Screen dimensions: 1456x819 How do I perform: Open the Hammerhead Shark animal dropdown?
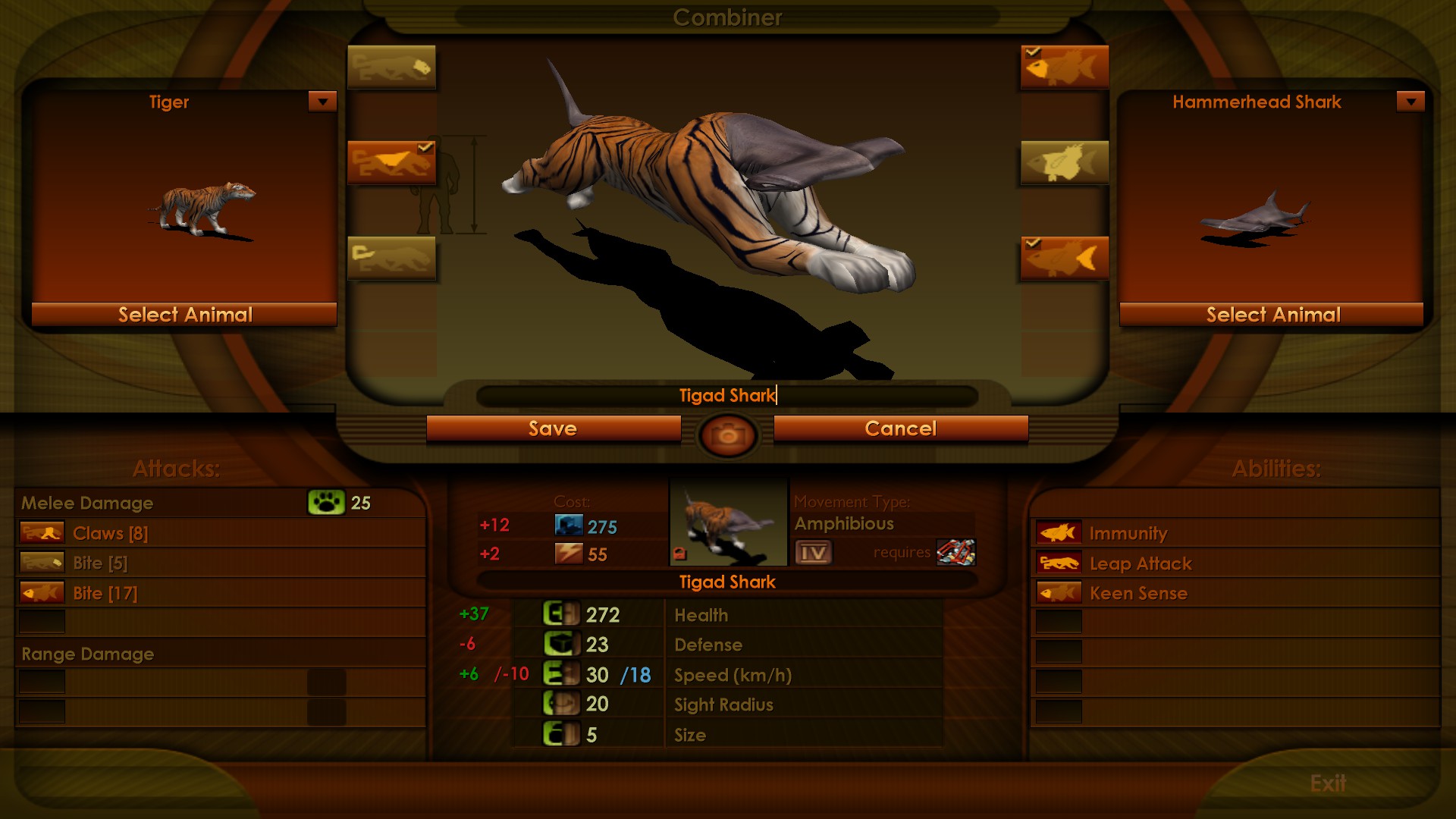point(1410,101)
